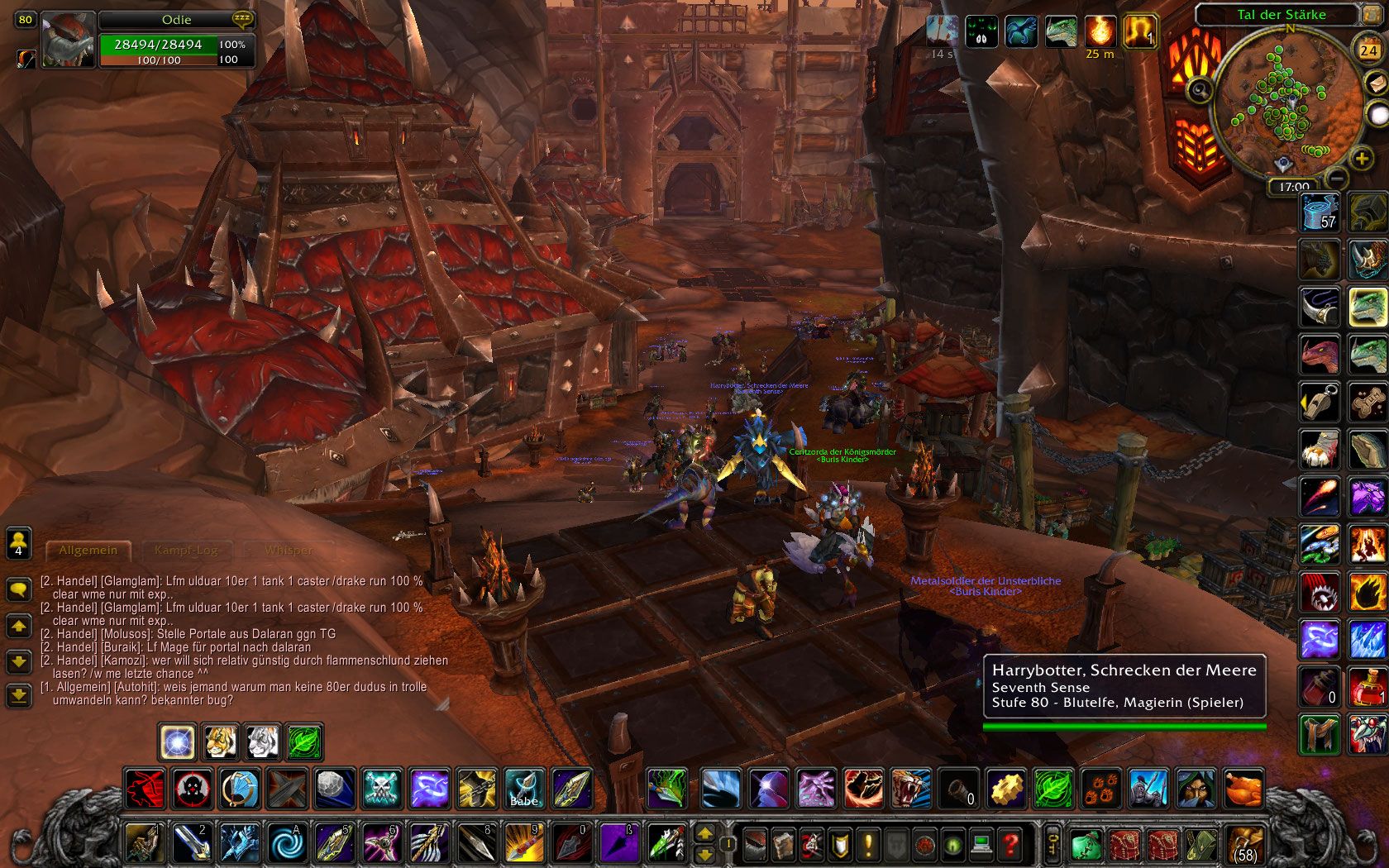Click the minimap tracking magnifier button
Screen dimensions: 1389x868
pos(1200,90)
